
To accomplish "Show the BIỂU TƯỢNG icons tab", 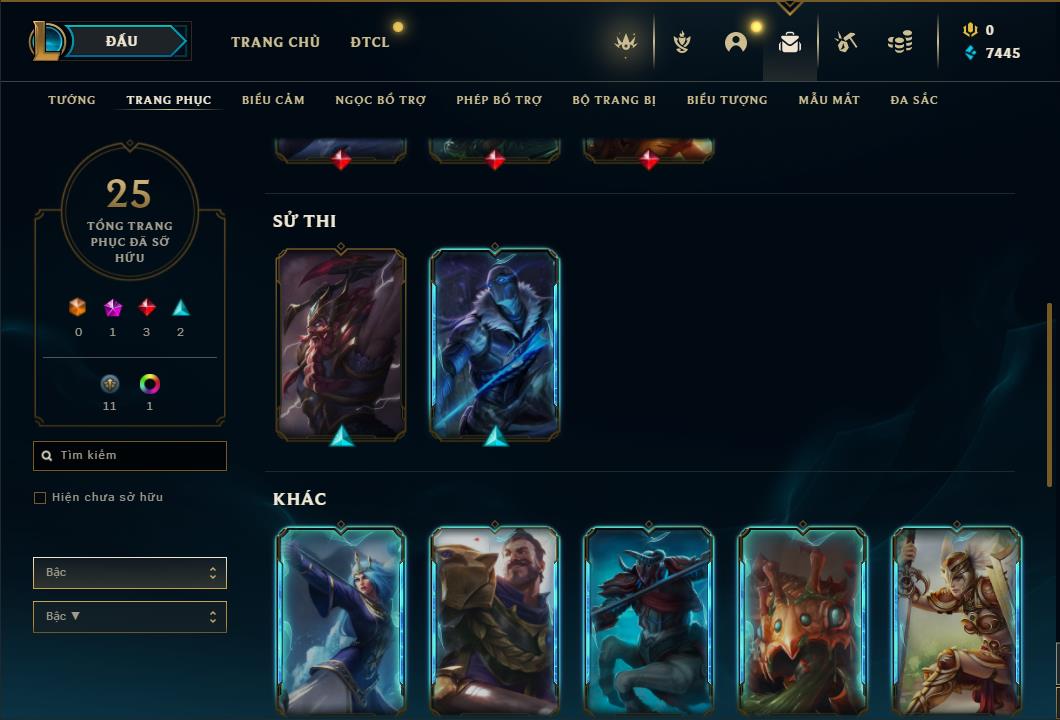I will (x=727, y=100).
